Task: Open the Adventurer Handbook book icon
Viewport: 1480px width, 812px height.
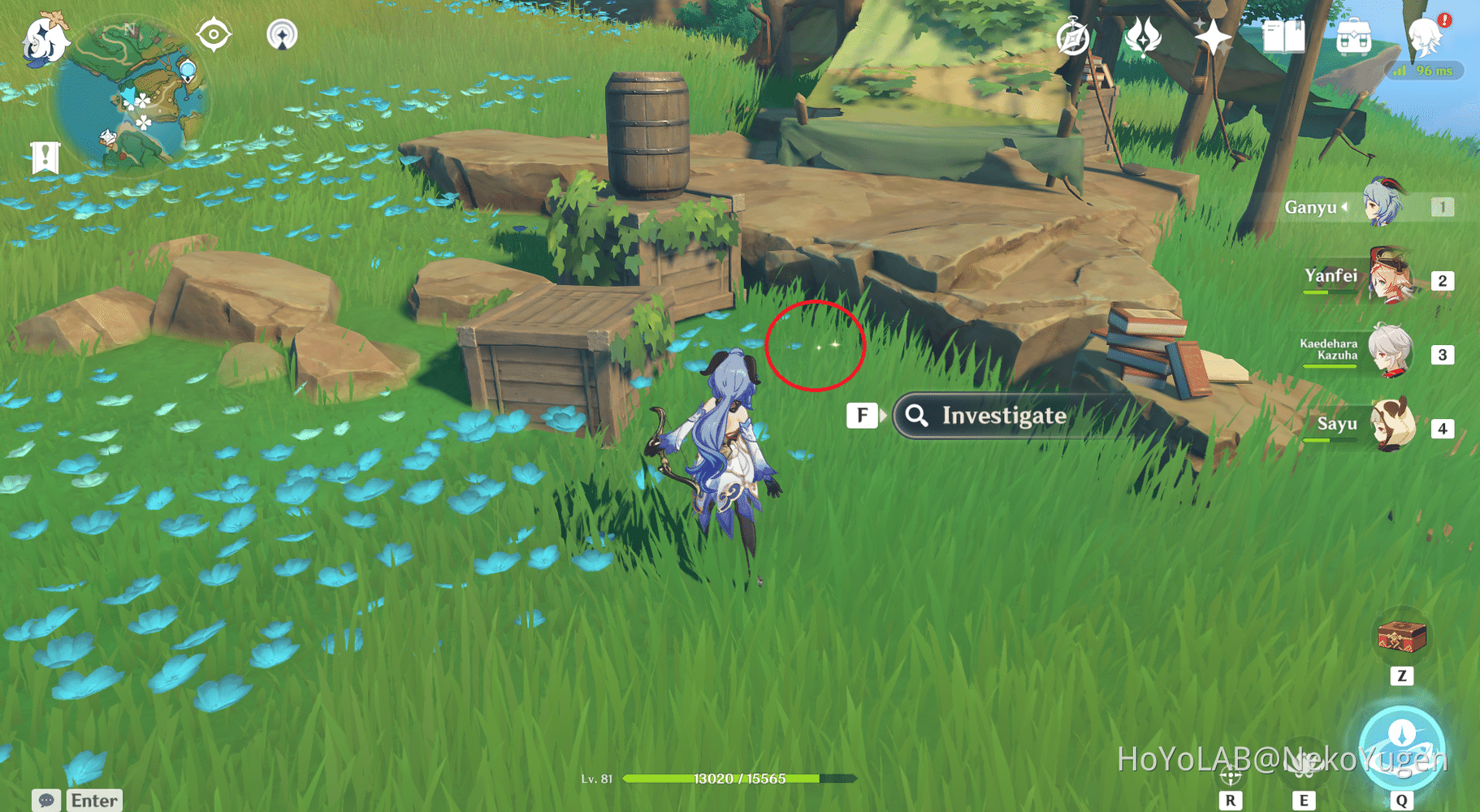Action: pyautogui.click(x=1285, y=37)
